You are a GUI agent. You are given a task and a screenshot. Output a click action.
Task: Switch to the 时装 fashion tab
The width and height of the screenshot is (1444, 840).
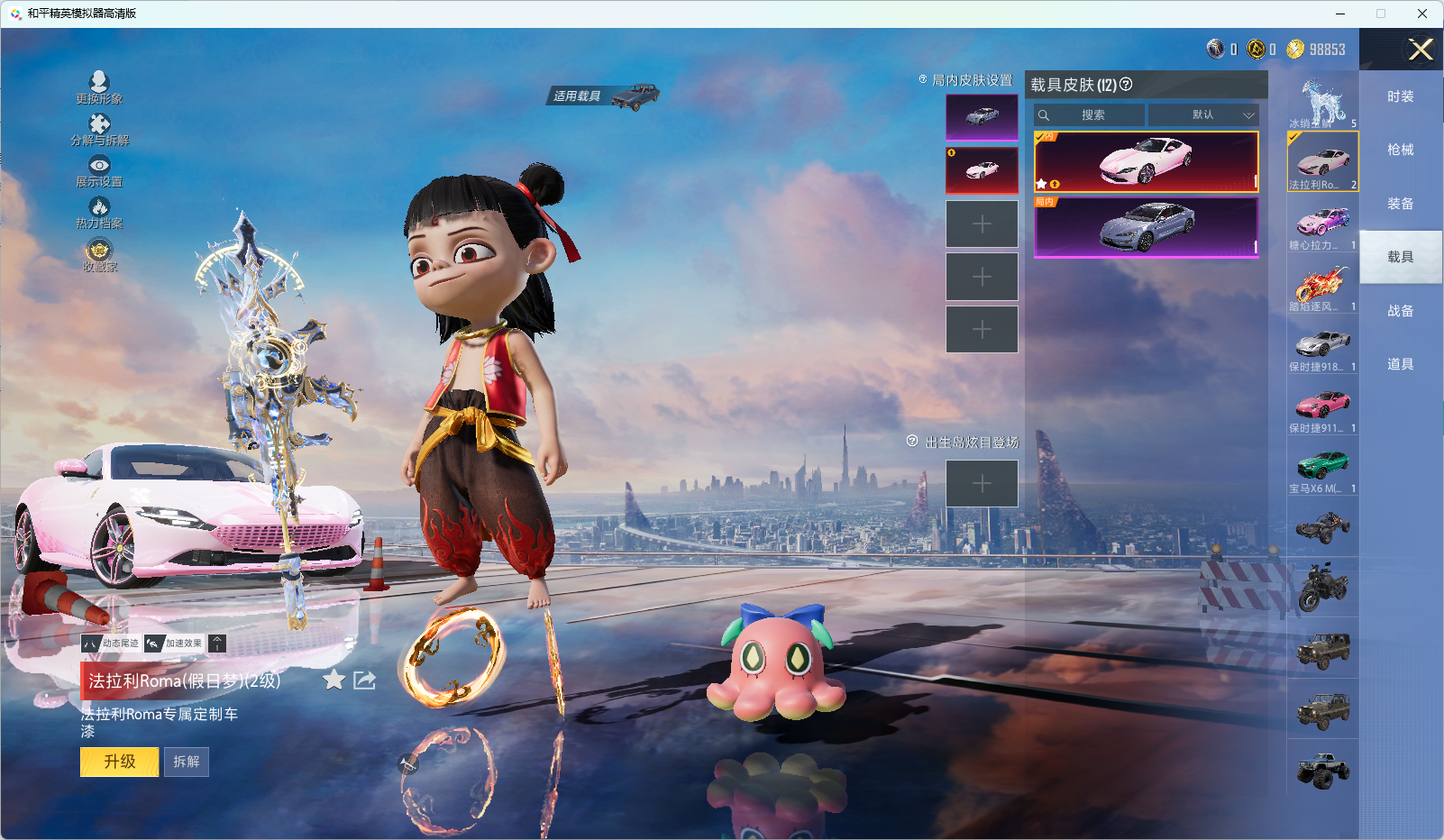pyautogui.click(x=1400, y=96)
